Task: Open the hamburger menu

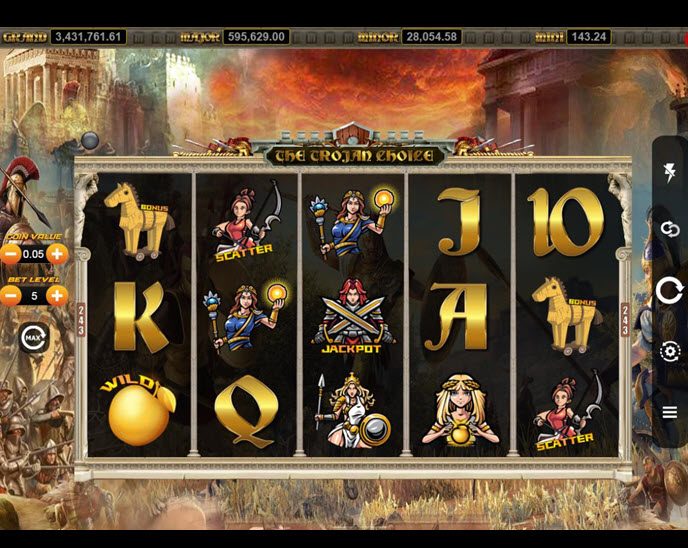Action: (x=669, y=412)
